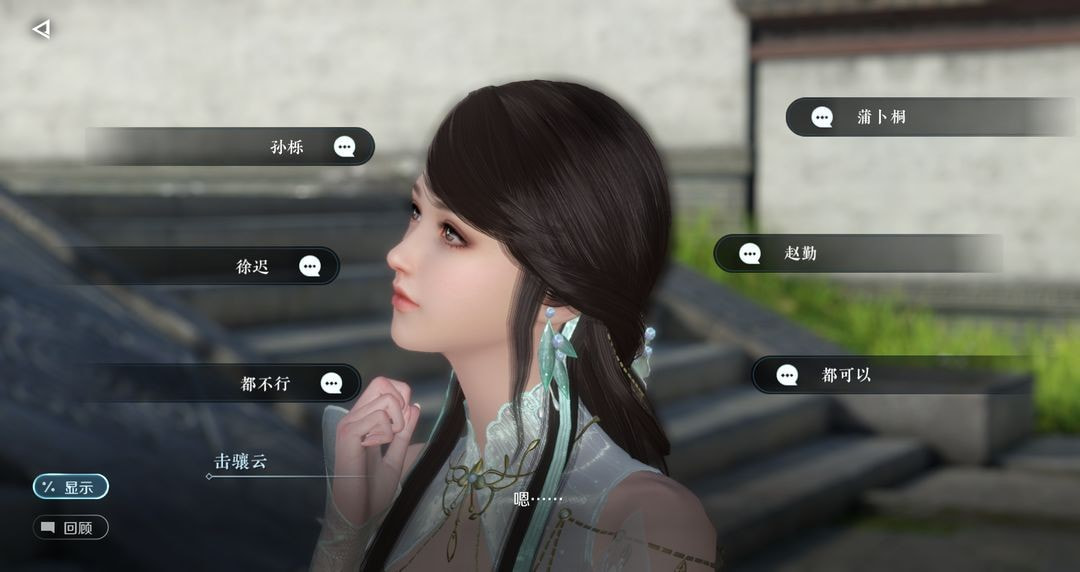Select the 徐迟 dialogue option
1080x572 pixels.
[x=254, y=266]
